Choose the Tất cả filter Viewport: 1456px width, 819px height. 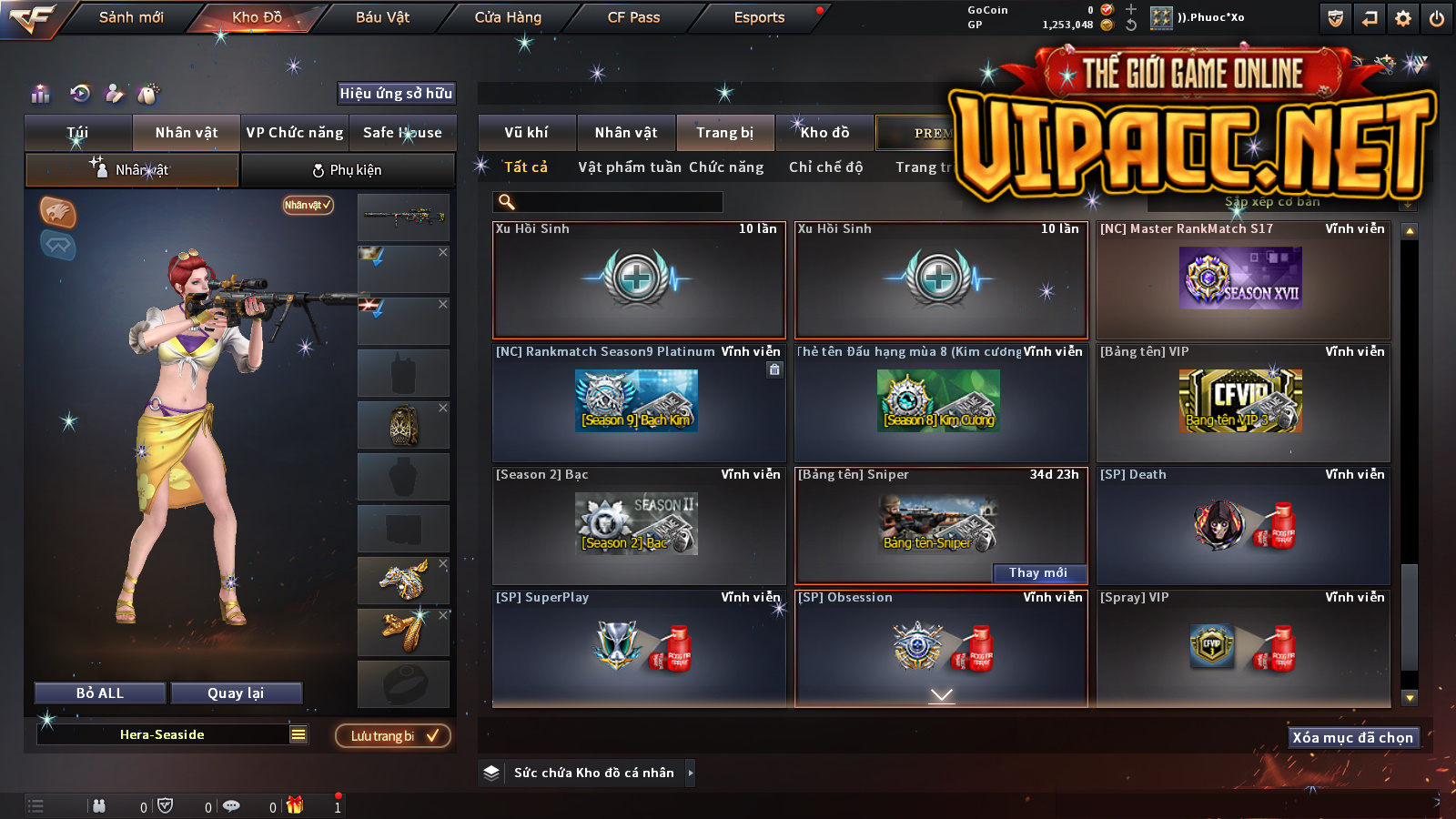(526, 167)
